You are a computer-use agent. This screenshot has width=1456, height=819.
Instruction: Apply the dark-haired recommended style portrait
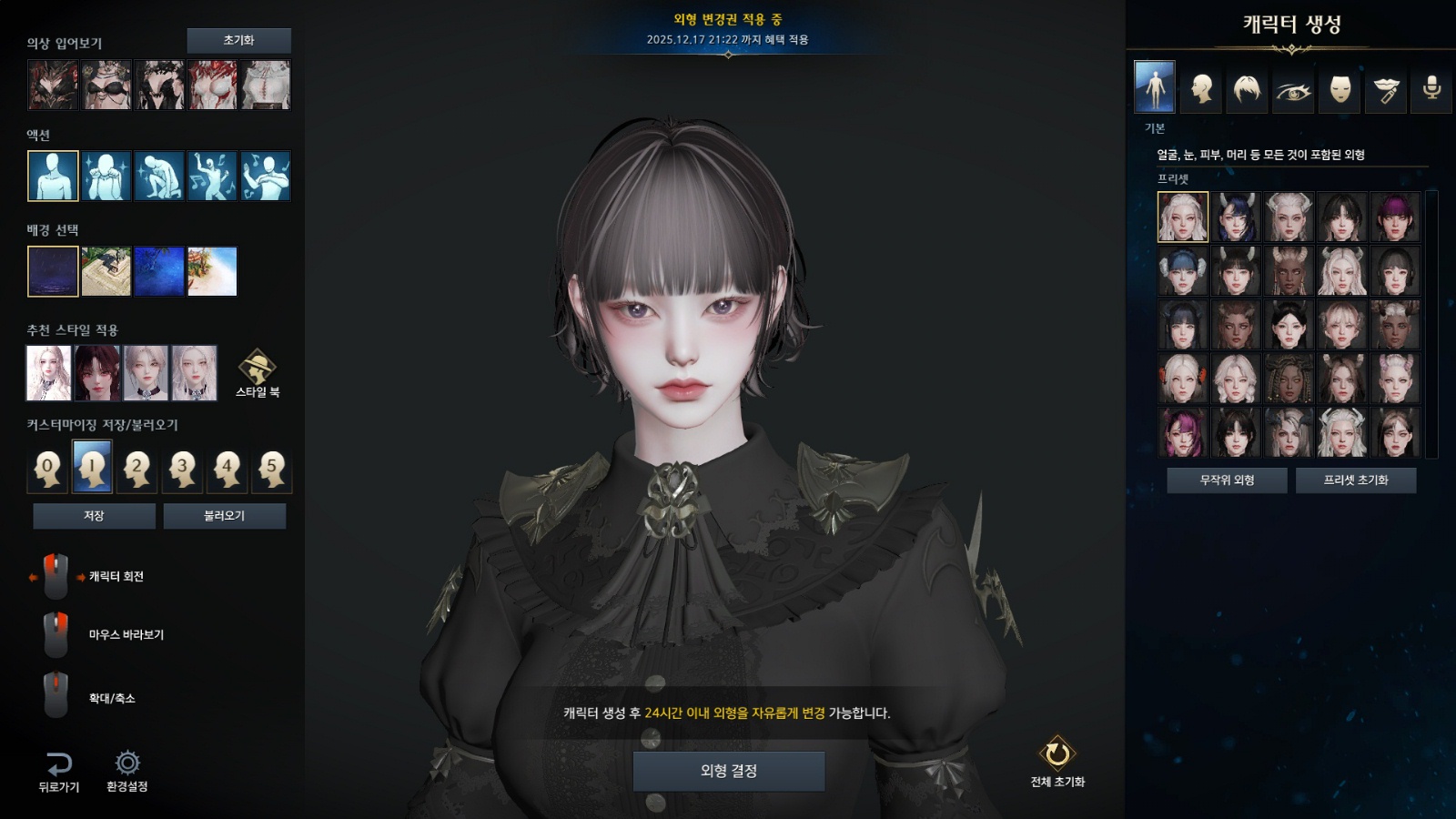[x=97, y=373]
